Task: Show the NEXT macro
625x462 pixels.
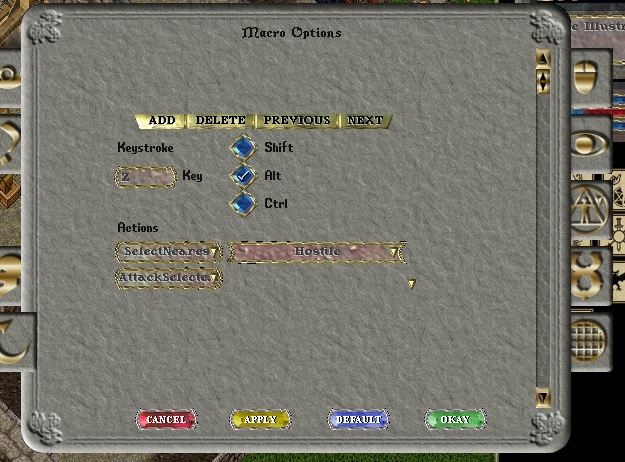Action: 365,121
